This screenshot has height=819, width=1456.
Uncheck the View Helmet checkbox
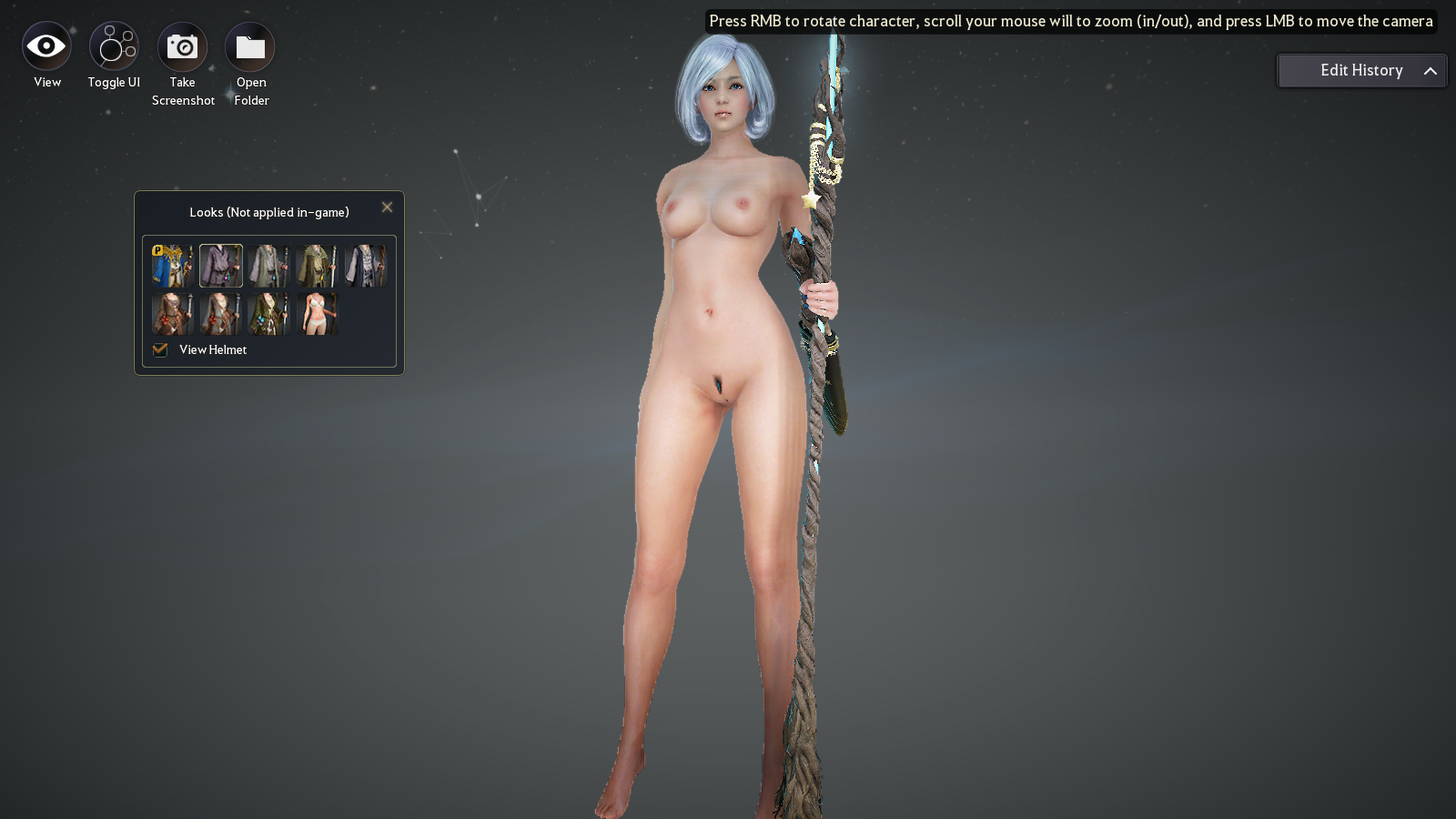[x=159, y=349]
